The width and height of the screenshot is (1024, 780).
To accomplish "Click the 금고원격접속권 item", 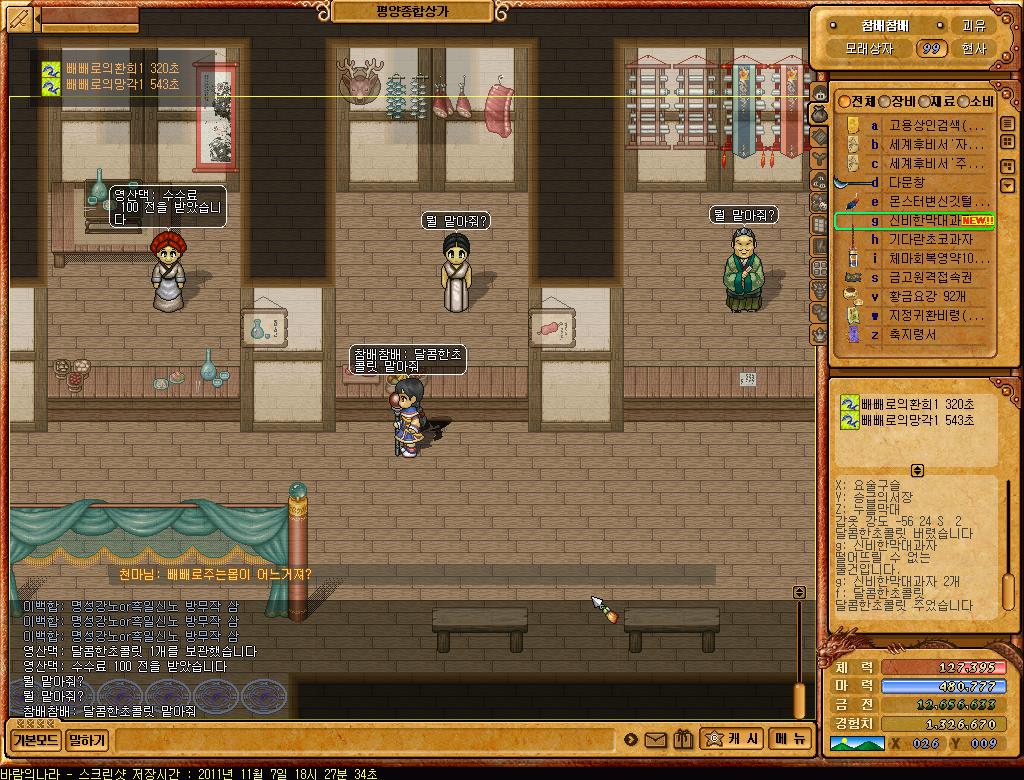I will coord(930,277).
